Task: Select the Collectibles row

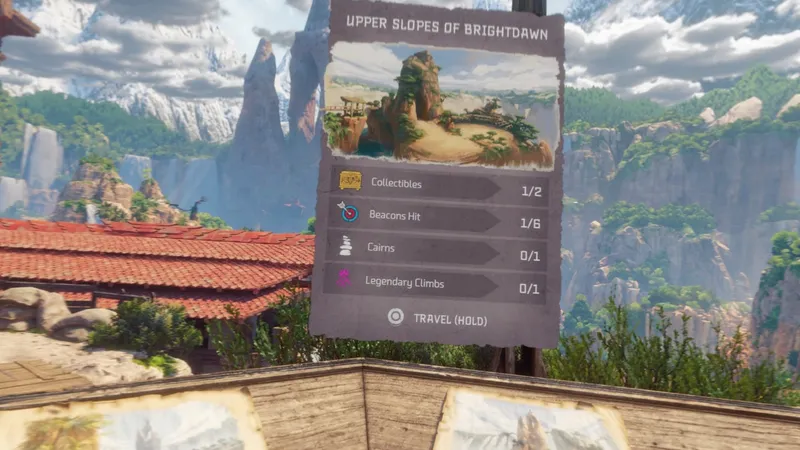Action: [438, 184]
